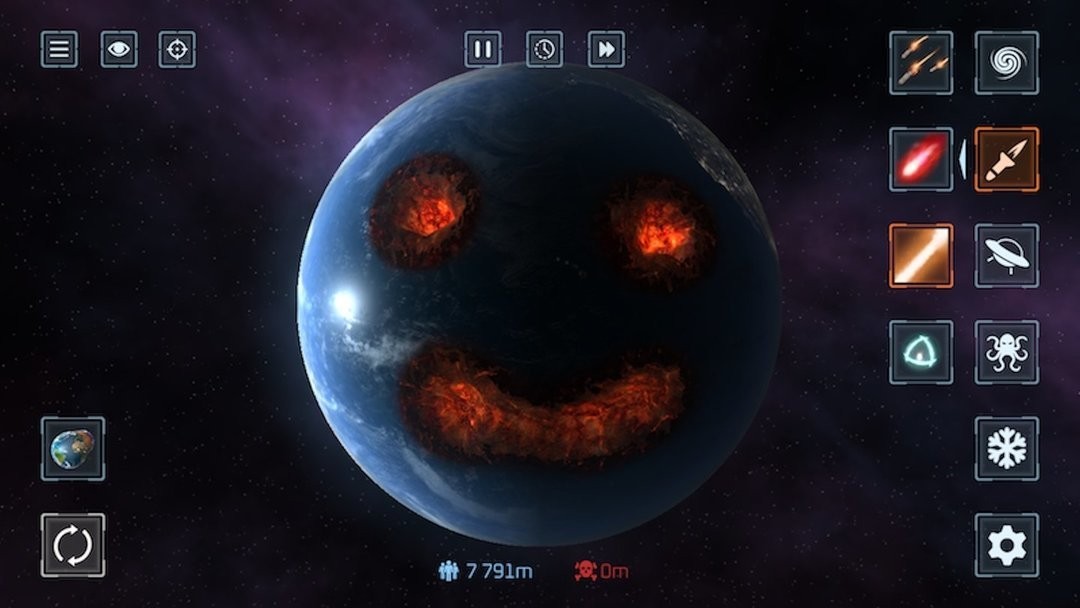The image size is (1080, 608).
Task: Click the small arrow between weapon icons
Action: [x=963, y=160]
